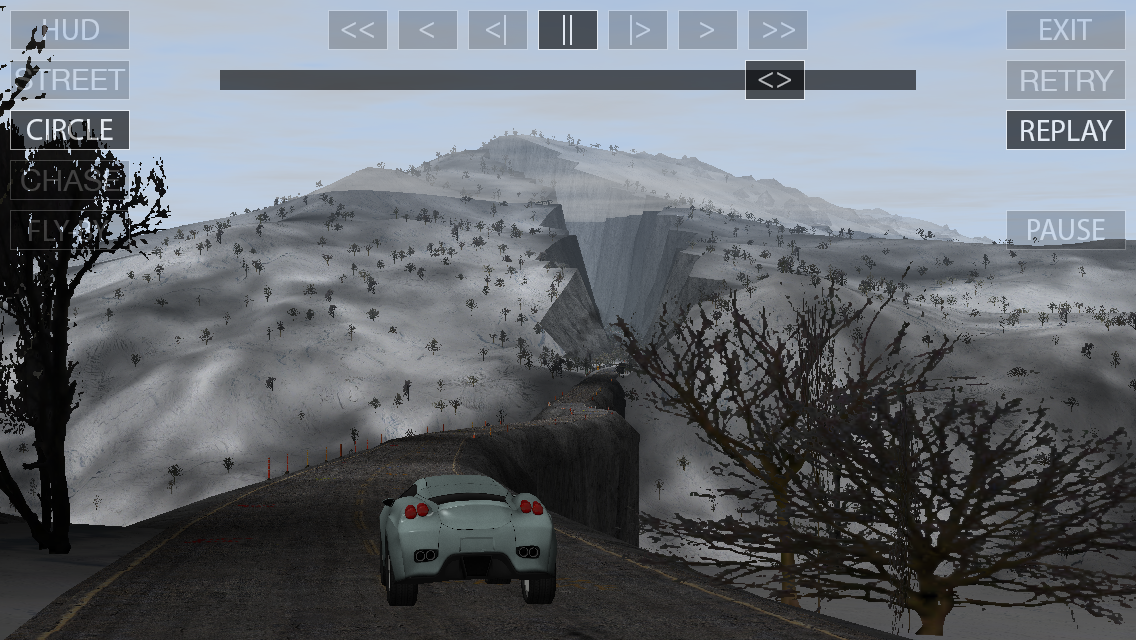Switch to the STREET camera view

pyautogui.click(x=70, y=80)
